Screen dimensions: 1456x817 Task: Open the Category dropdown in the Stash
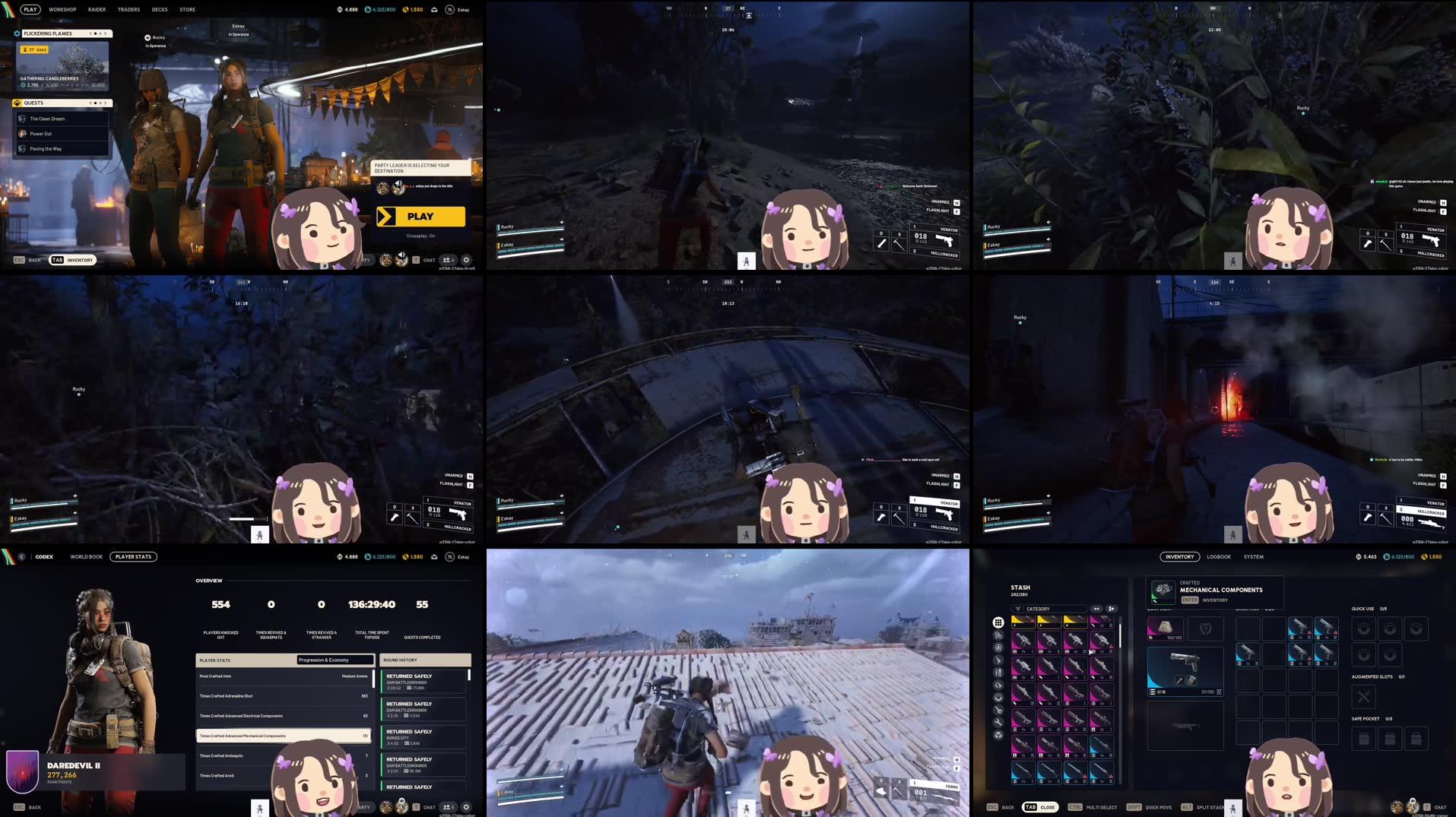pyautogui.click(x=1050, y=609)
